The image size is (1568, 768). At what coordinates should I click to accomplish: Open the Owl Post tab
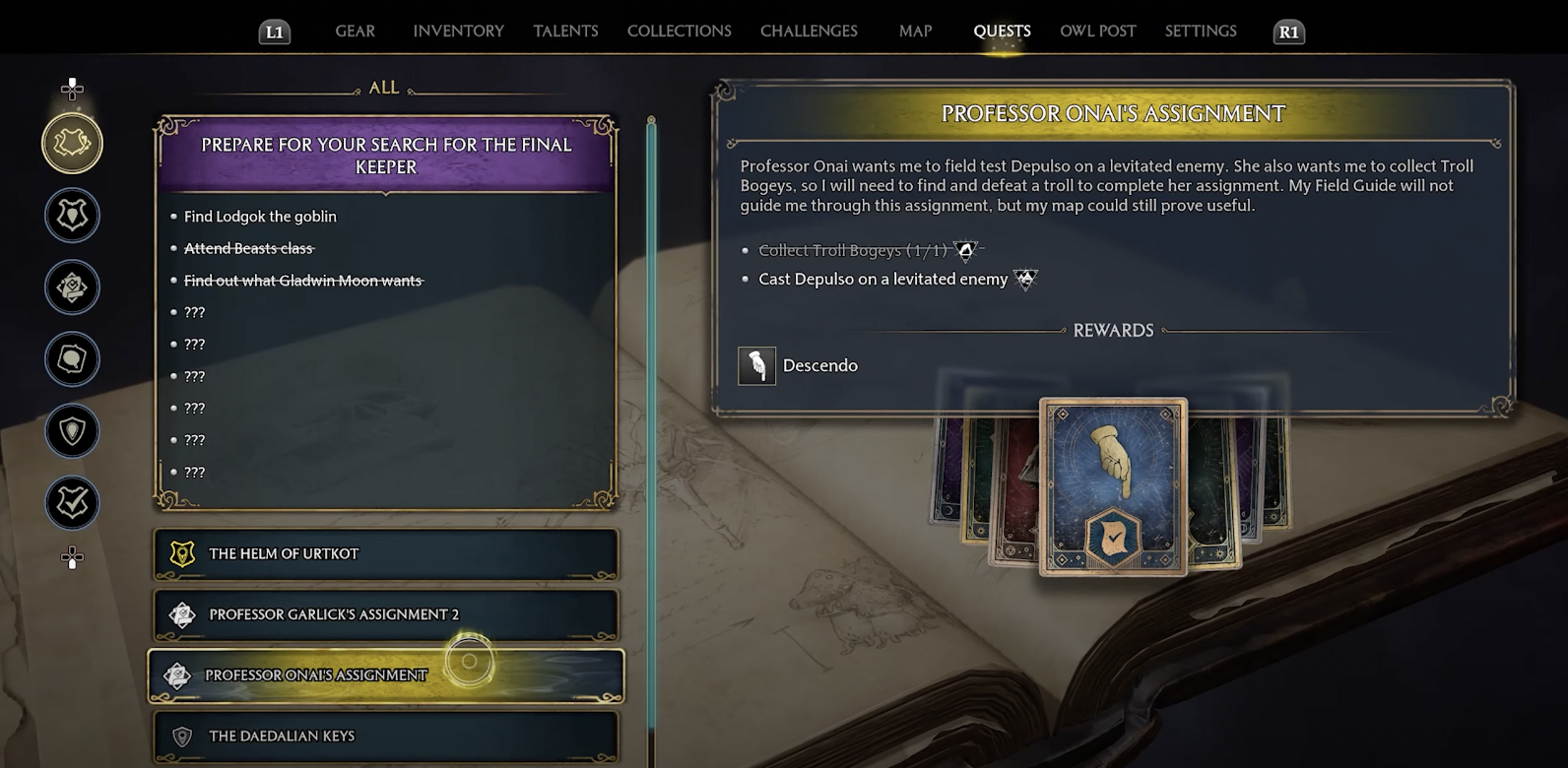tap(1097, 32)
